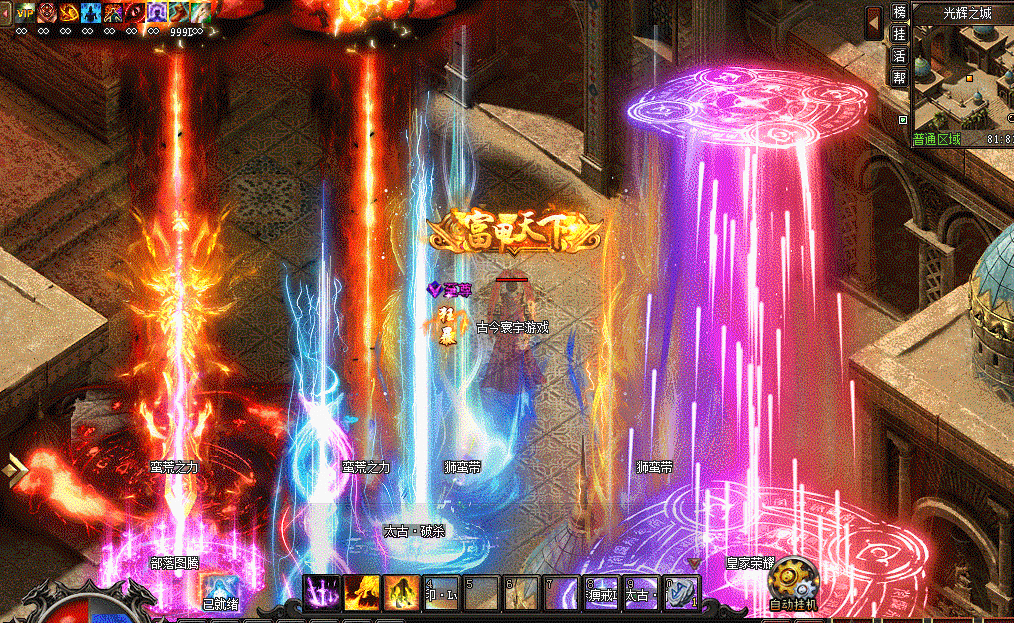Viewport: 1014px width, 623px height.
Task: Click the small red down-arrow above the hotbar
Action: pos(695,564)
